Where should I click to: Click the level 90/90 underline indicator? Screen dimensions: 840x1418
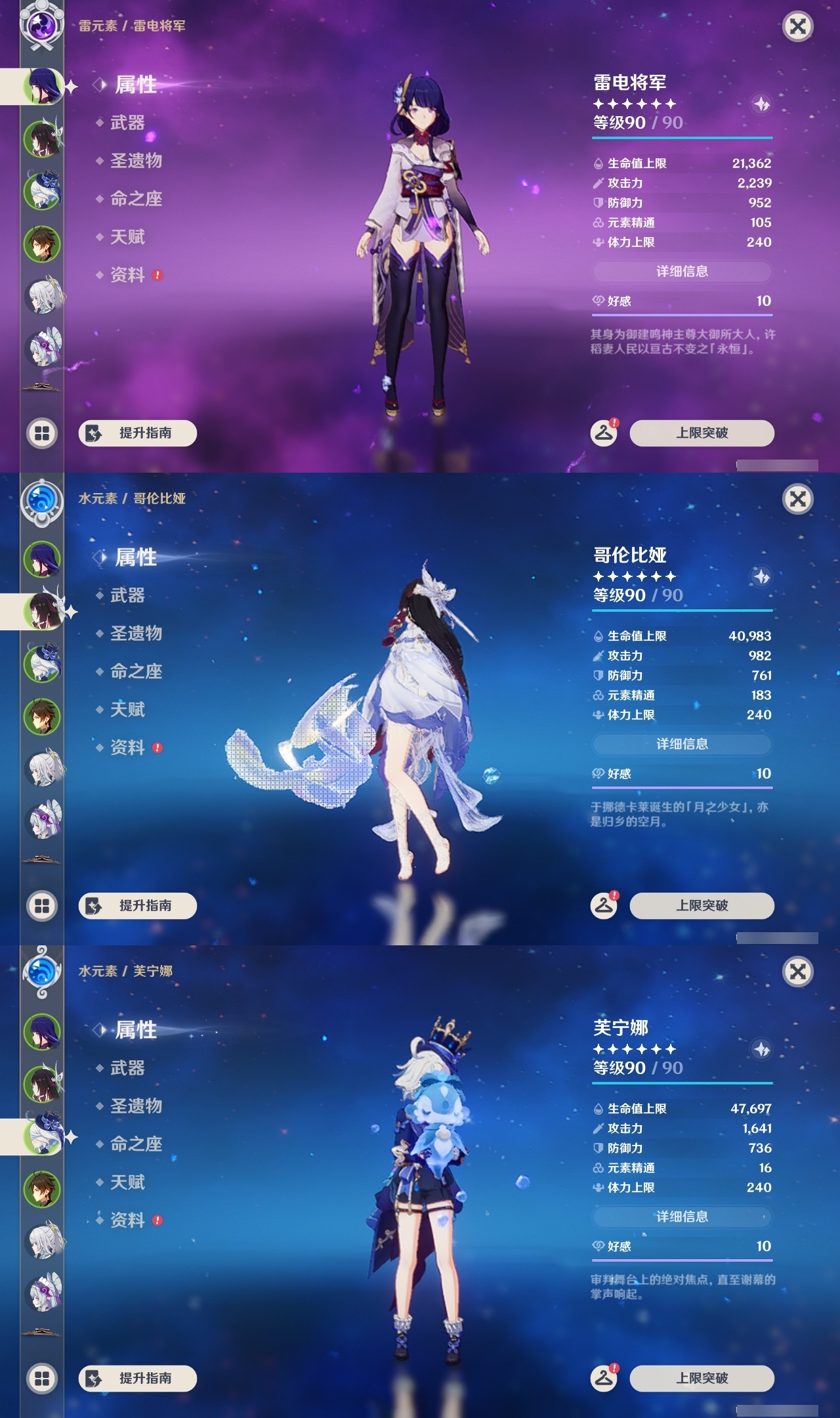click(x=682, y=139)
